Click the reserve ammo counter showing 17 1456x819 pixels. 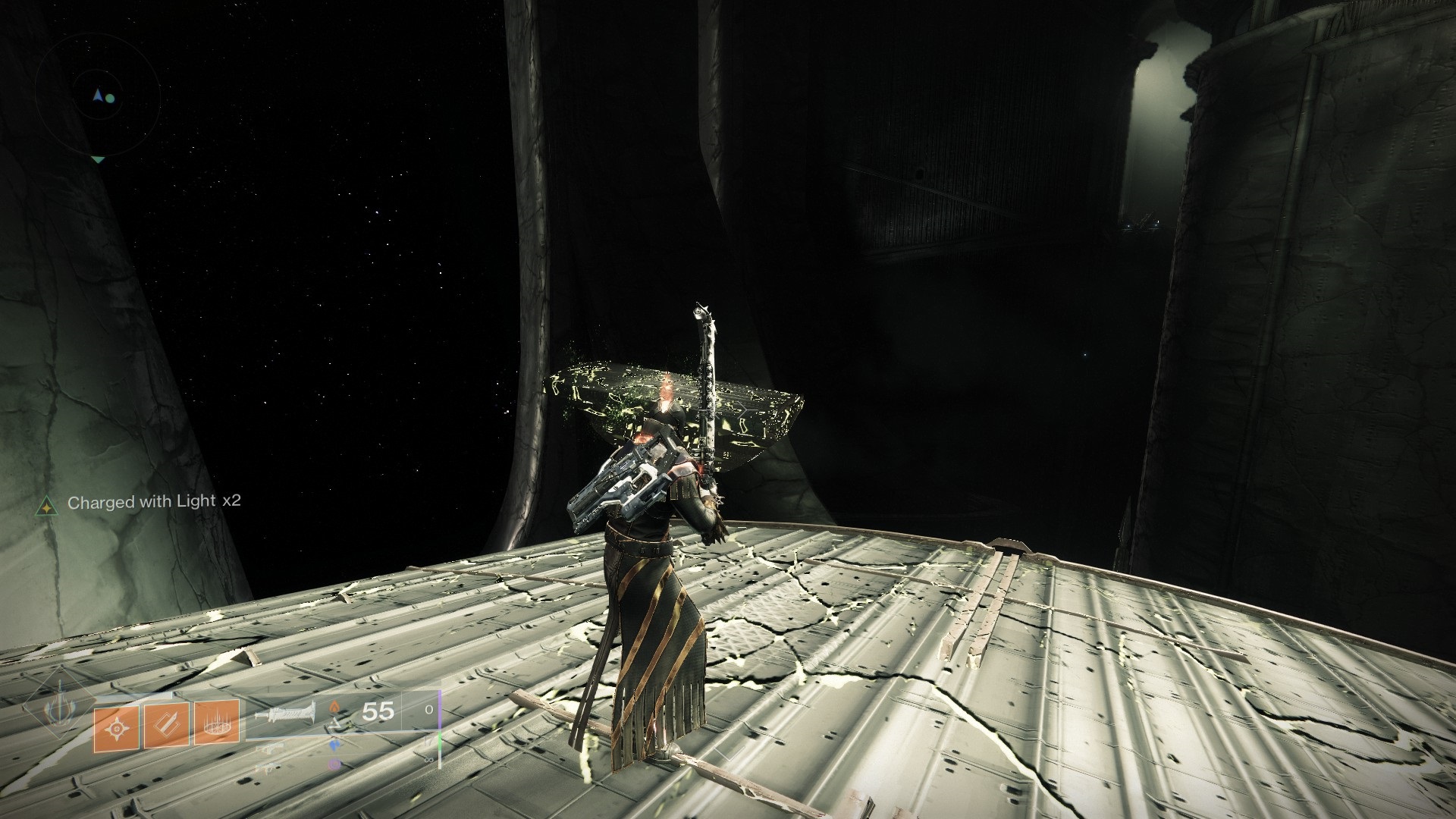tap(427, 741)
